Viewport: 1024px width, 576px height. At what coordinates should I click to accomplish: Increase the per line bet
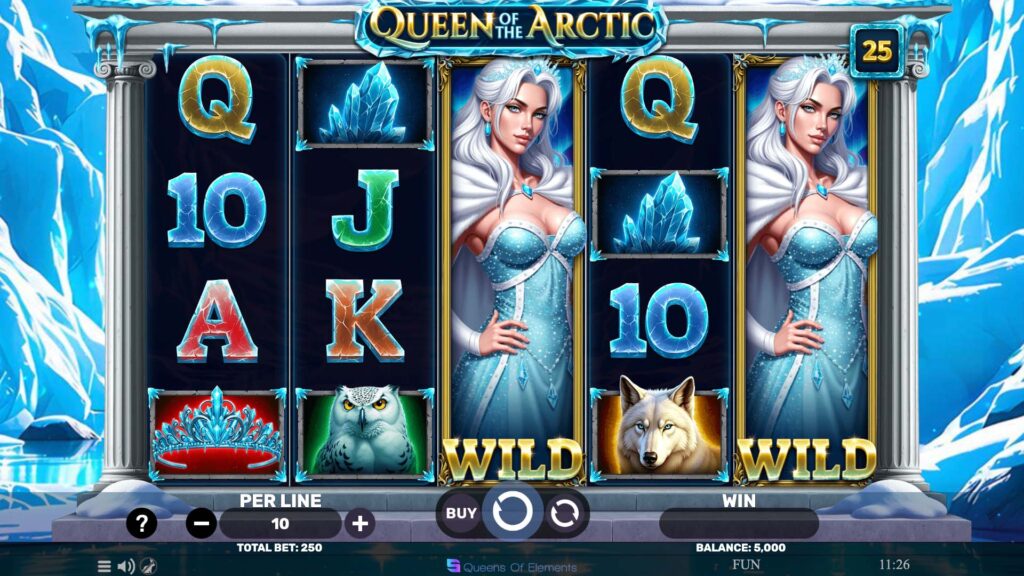[x=360, y=523]
